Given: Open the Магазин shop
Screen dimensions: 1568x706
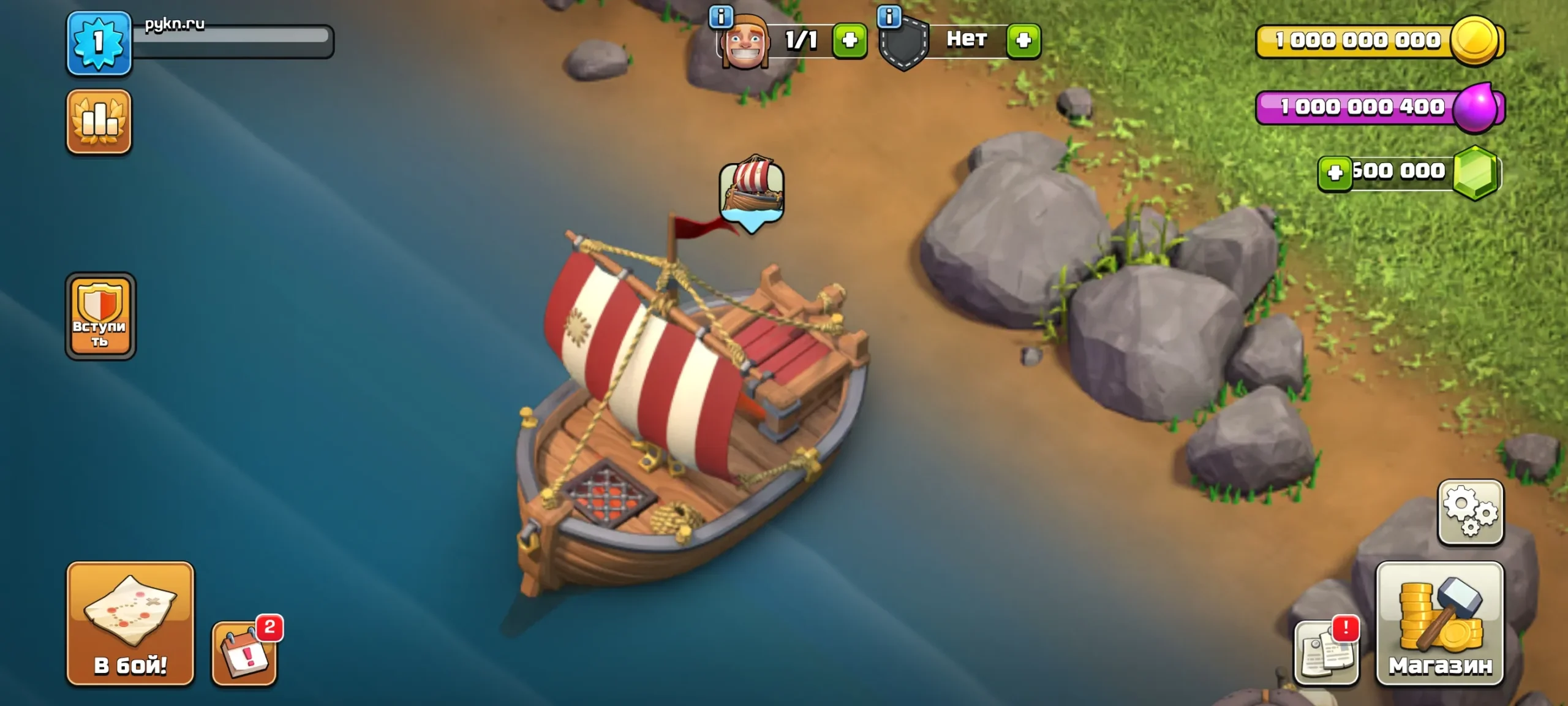Looking at the screenshot, I should pos(1439,623).
